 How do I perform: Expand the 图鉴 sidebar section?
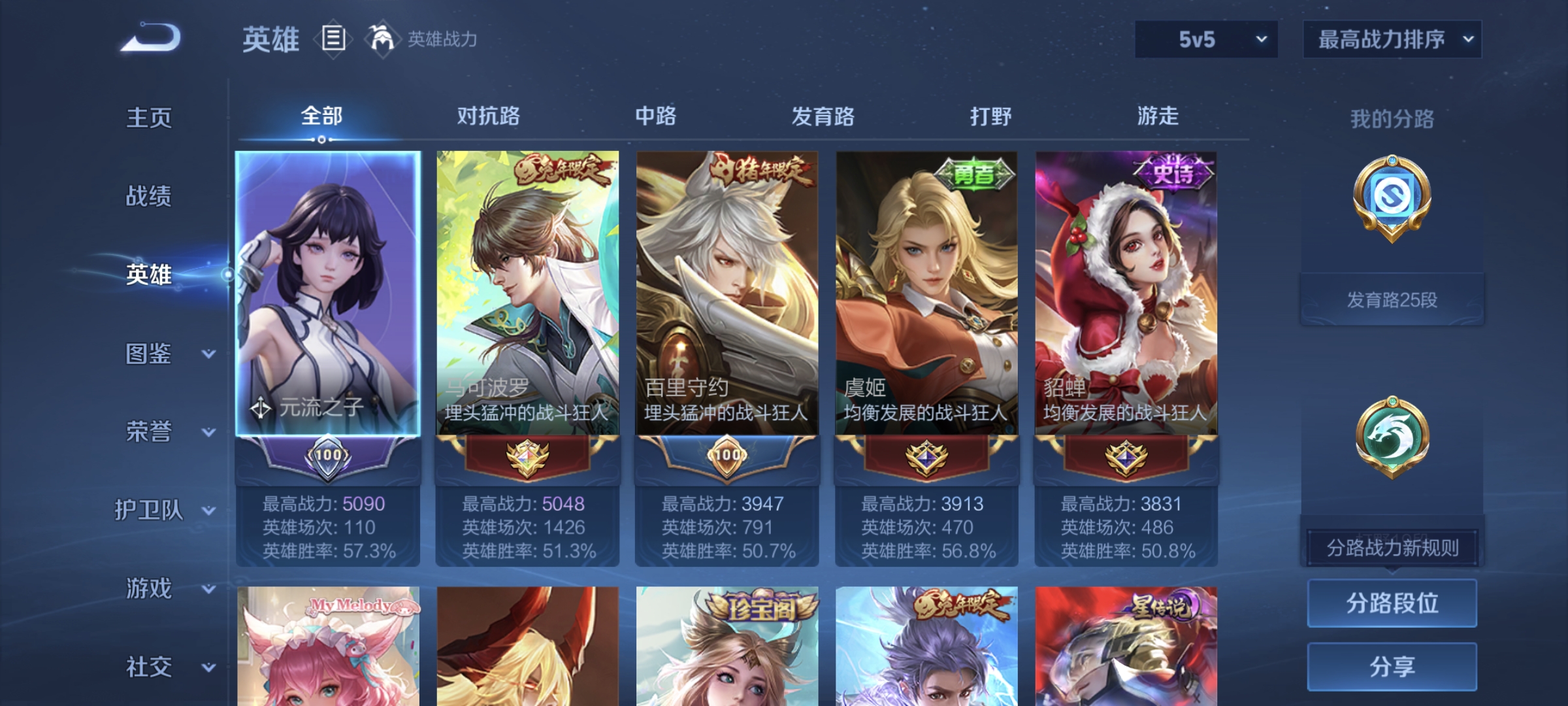point(157,353)
